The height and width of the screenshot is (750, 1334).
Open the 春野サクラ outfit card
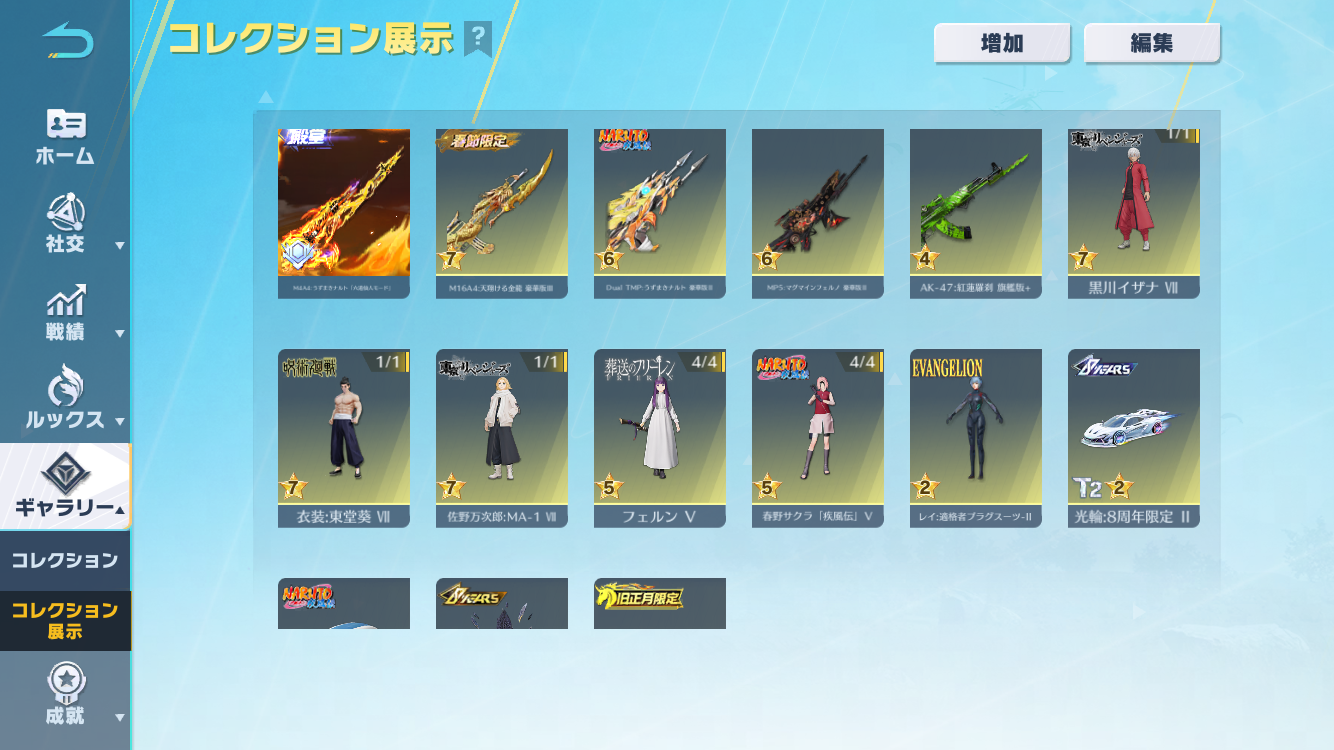[x=818, y=437]
